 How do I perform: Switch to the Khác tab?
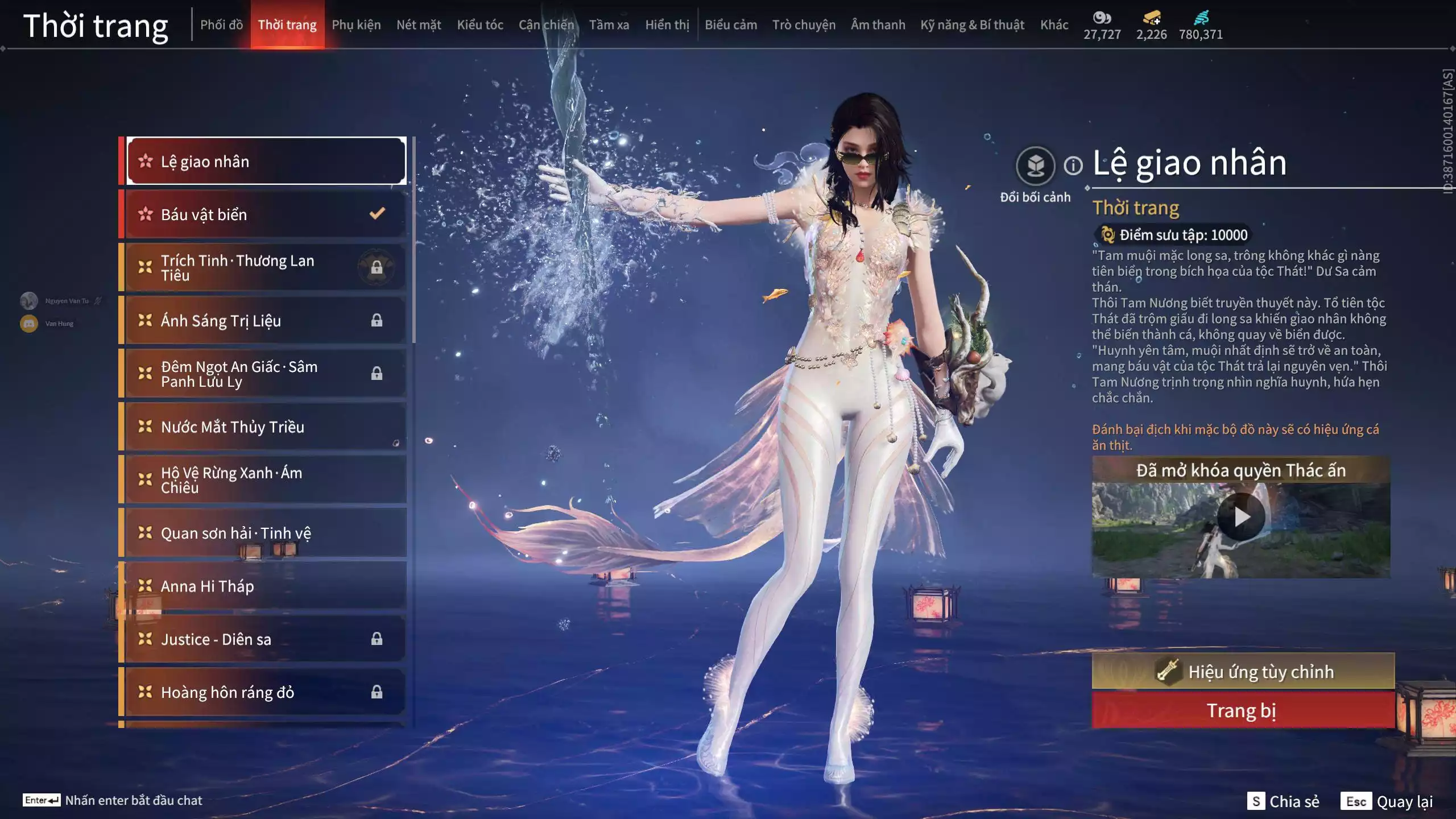pyautogui.click(x=1054, y=25)
